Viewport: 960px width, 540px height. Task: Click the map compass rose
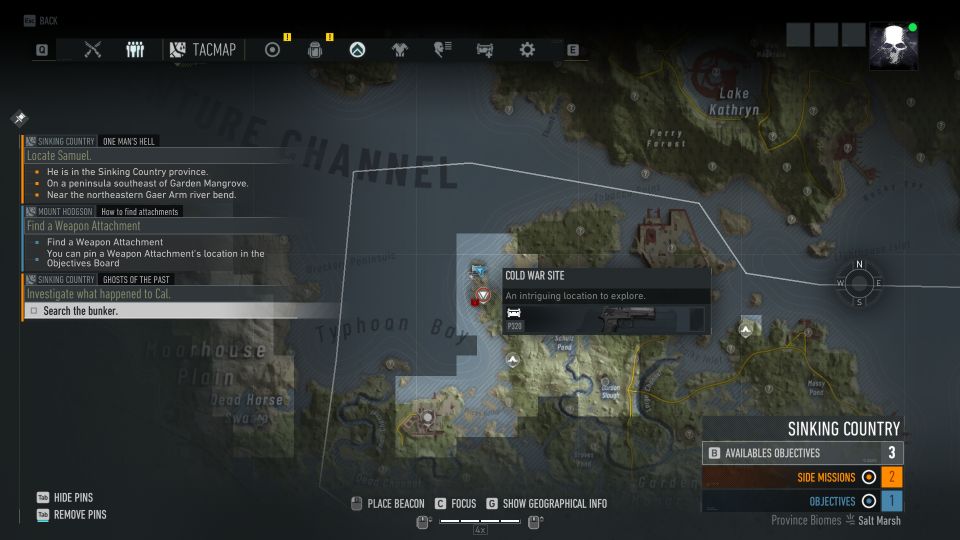point(859,283)
